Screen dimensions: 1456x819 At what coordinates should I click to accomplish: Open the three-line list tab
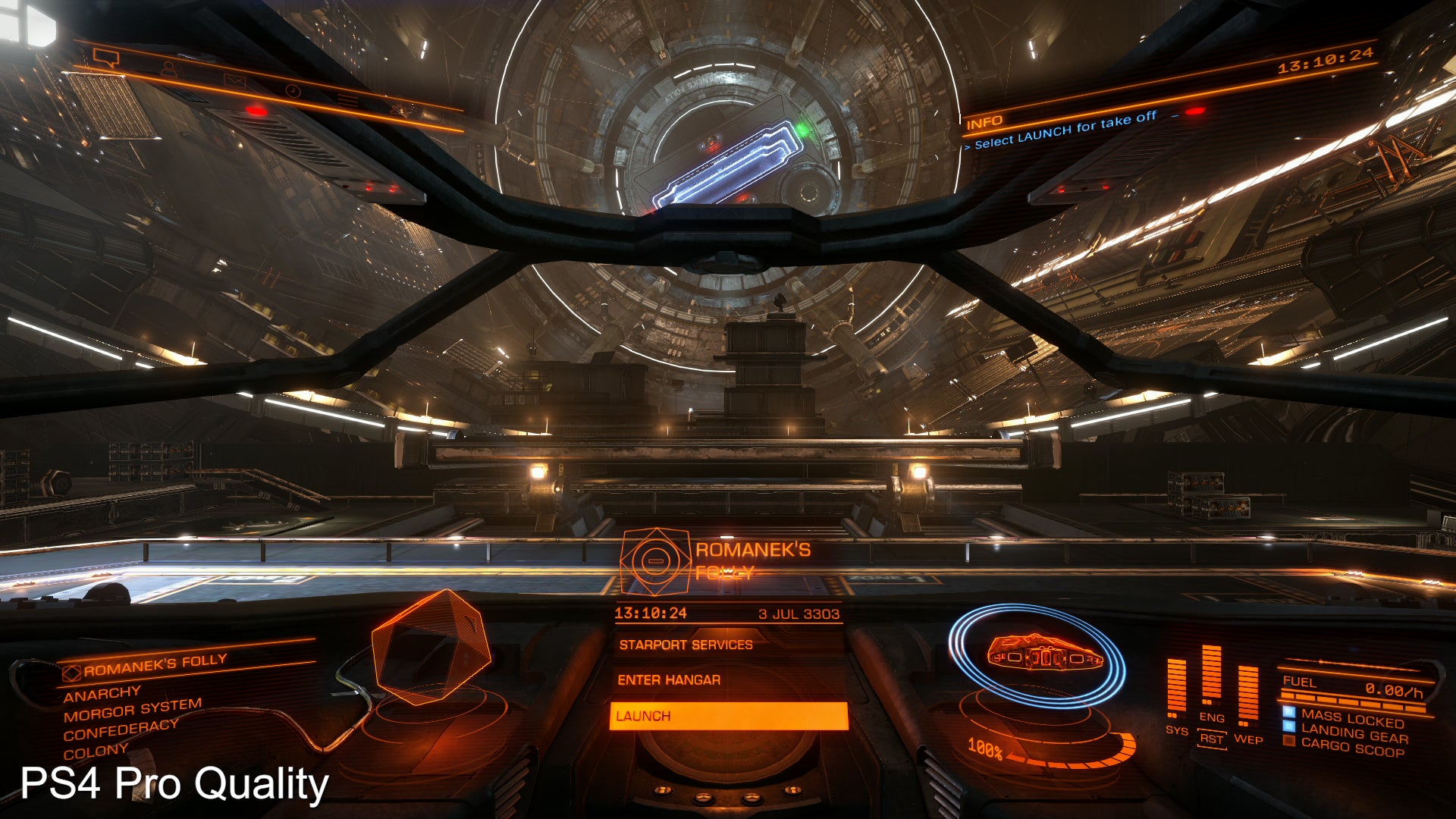(x=347, y=100)
